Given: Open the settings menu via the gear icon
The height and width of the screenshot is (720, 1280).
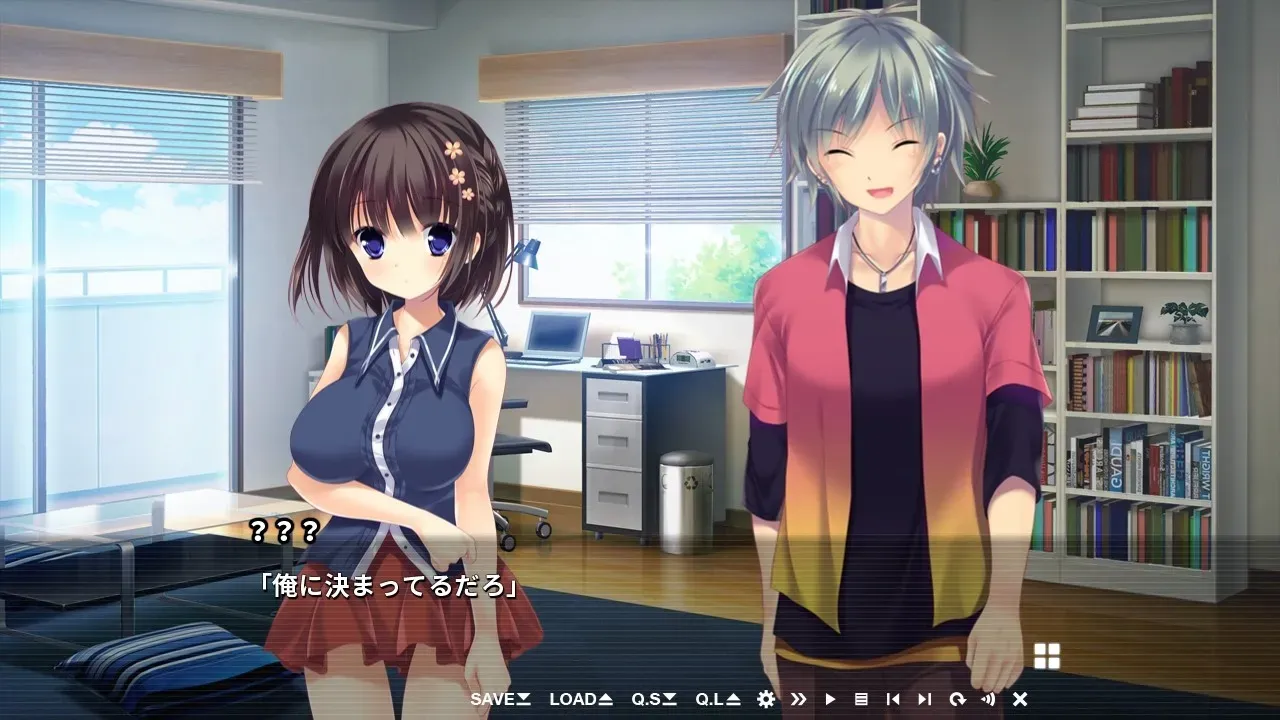Looking at the screenshot, I should (x=766, y=700).
